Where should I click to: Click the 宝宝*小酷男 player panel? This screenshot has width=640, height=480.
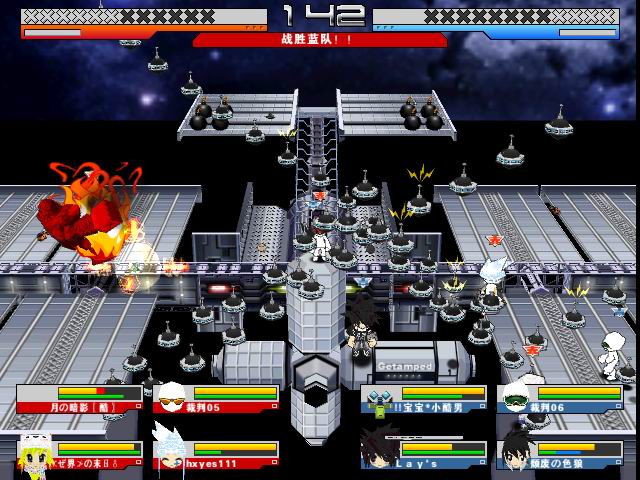tap(424, 399)
